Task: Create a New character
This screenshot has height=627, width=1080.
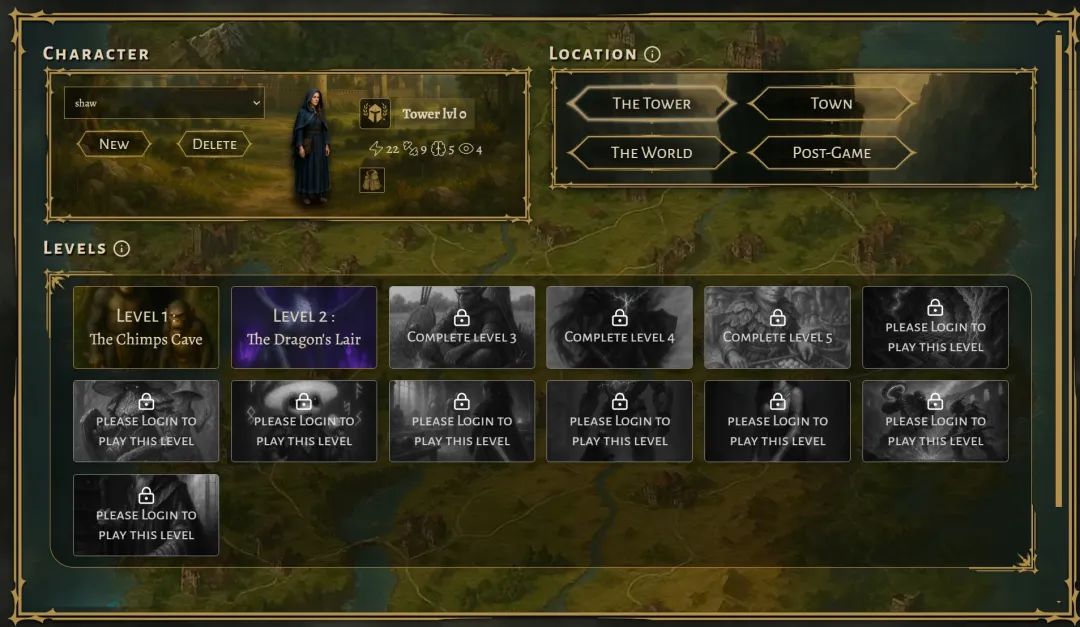Action: pos(114,144)
